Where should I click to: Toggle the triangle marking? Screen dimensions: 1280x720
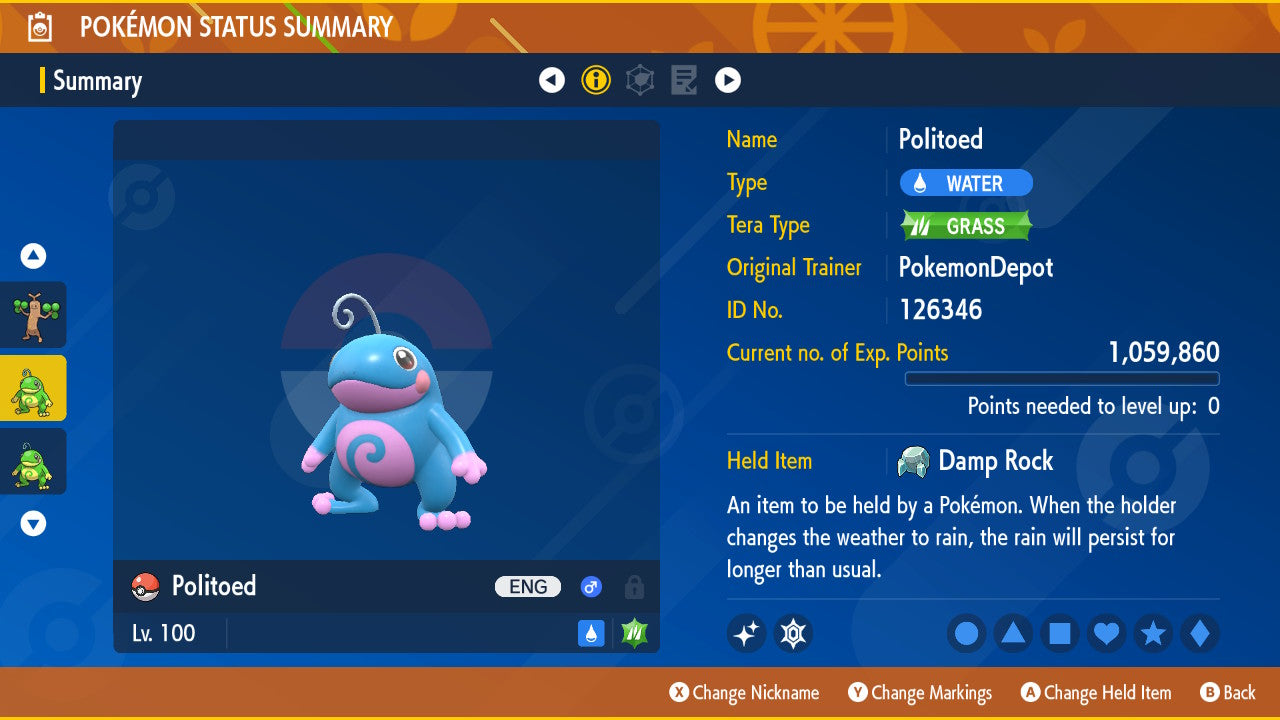point(1013,633)
